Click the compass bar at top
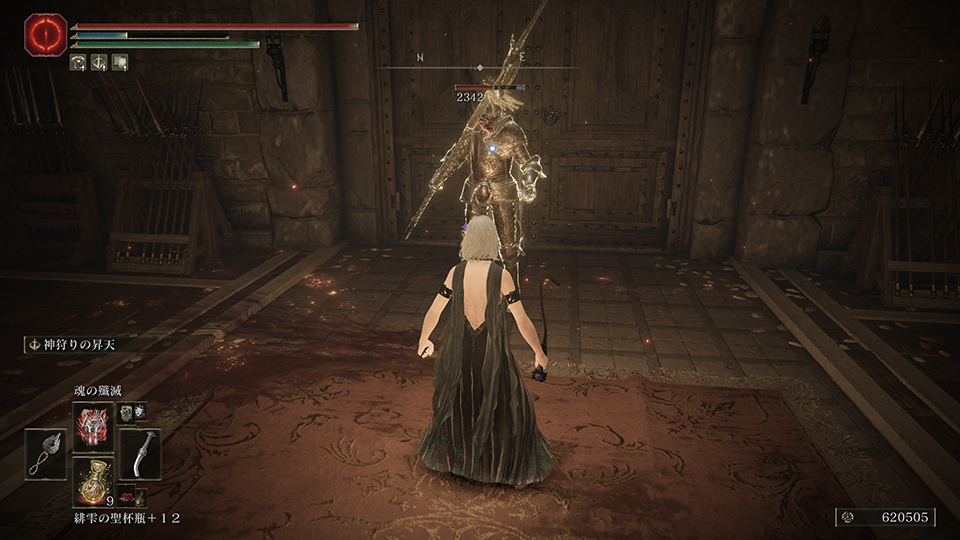 480,67
